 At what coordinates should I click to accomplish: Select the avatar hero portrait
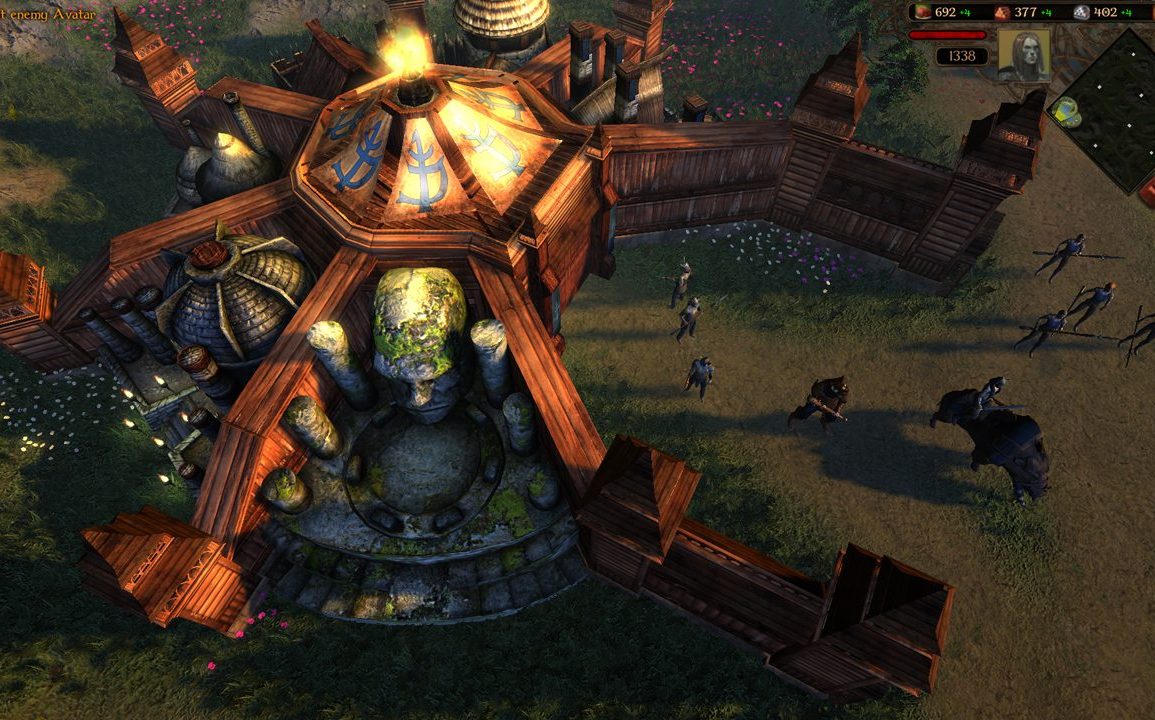[1024, 54]
